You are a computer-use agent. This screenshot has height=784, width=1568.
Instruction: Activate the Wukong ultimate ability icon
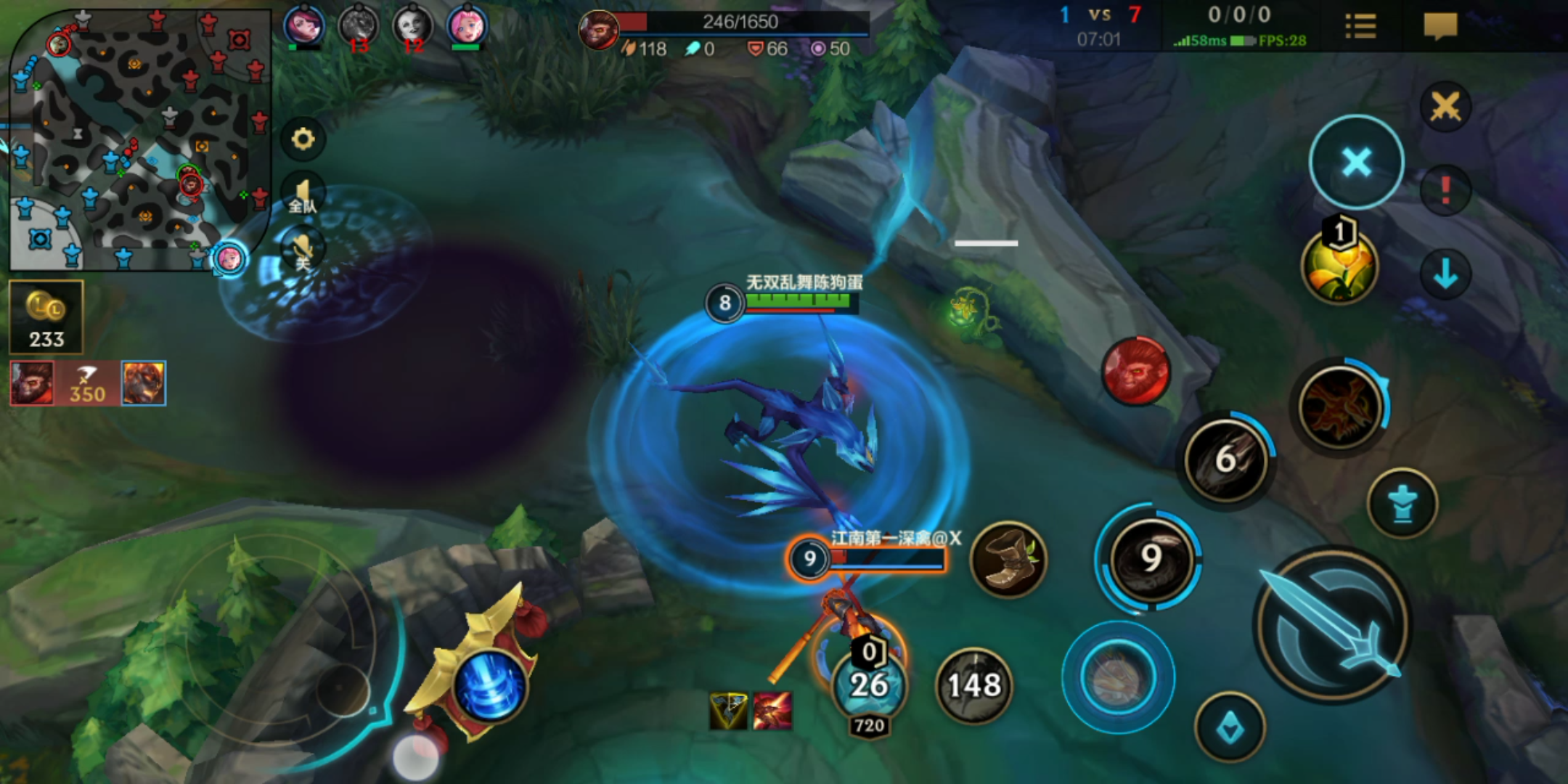click(1340, 407)
